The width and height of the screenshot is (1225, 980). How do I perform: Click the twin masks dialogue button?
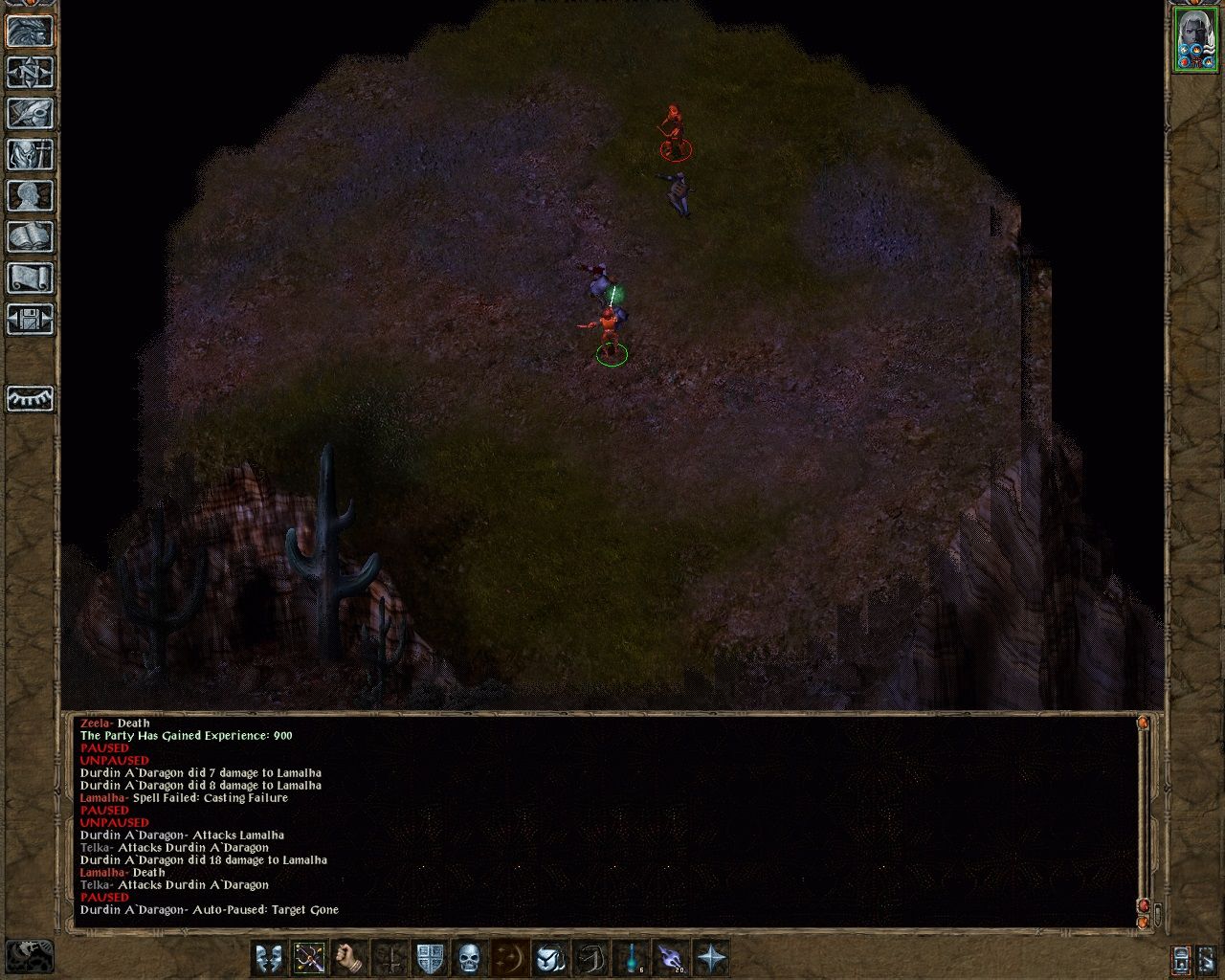click(x=270, y=958)
